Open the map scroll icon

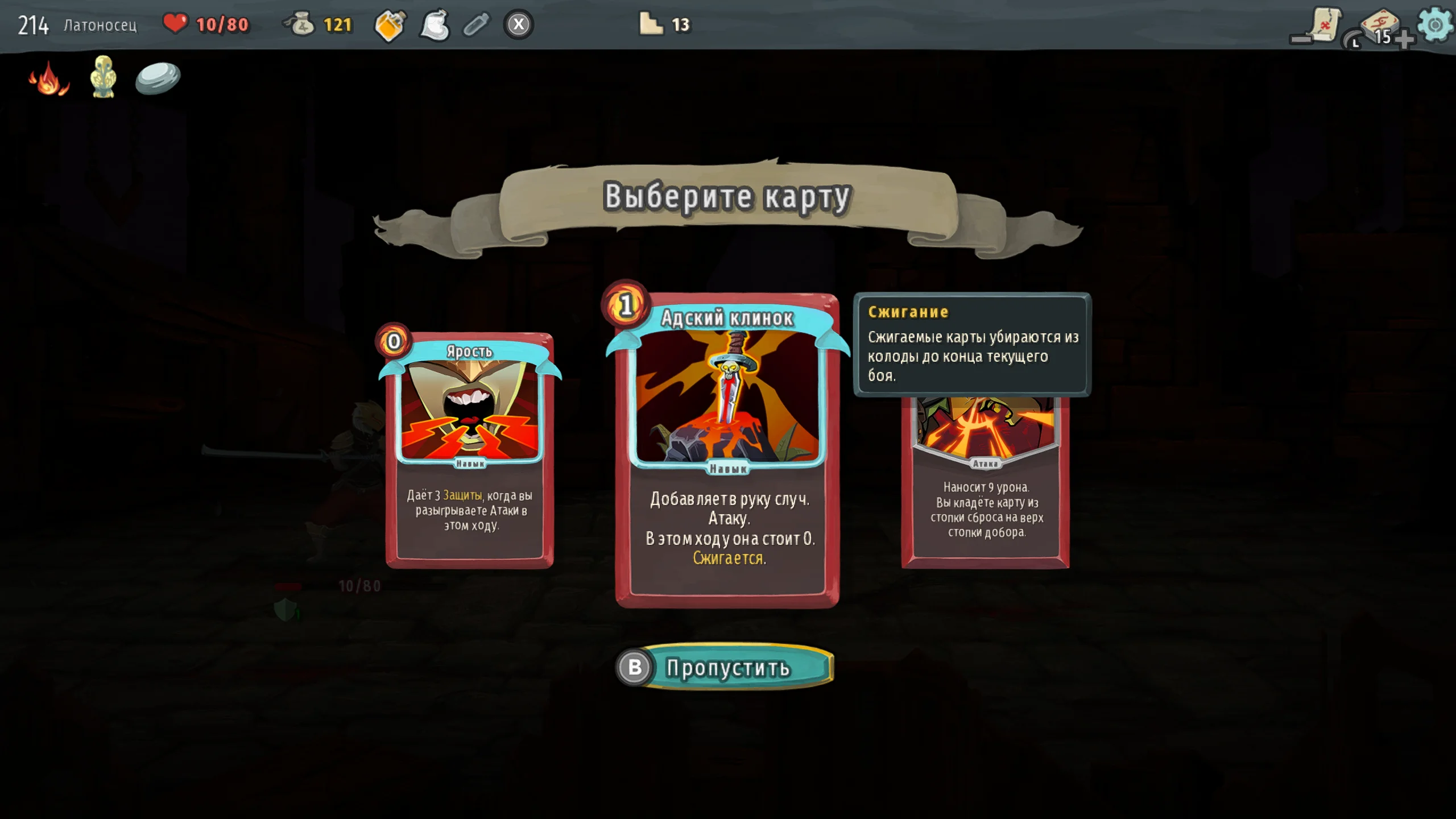[x=1323, y=24]
